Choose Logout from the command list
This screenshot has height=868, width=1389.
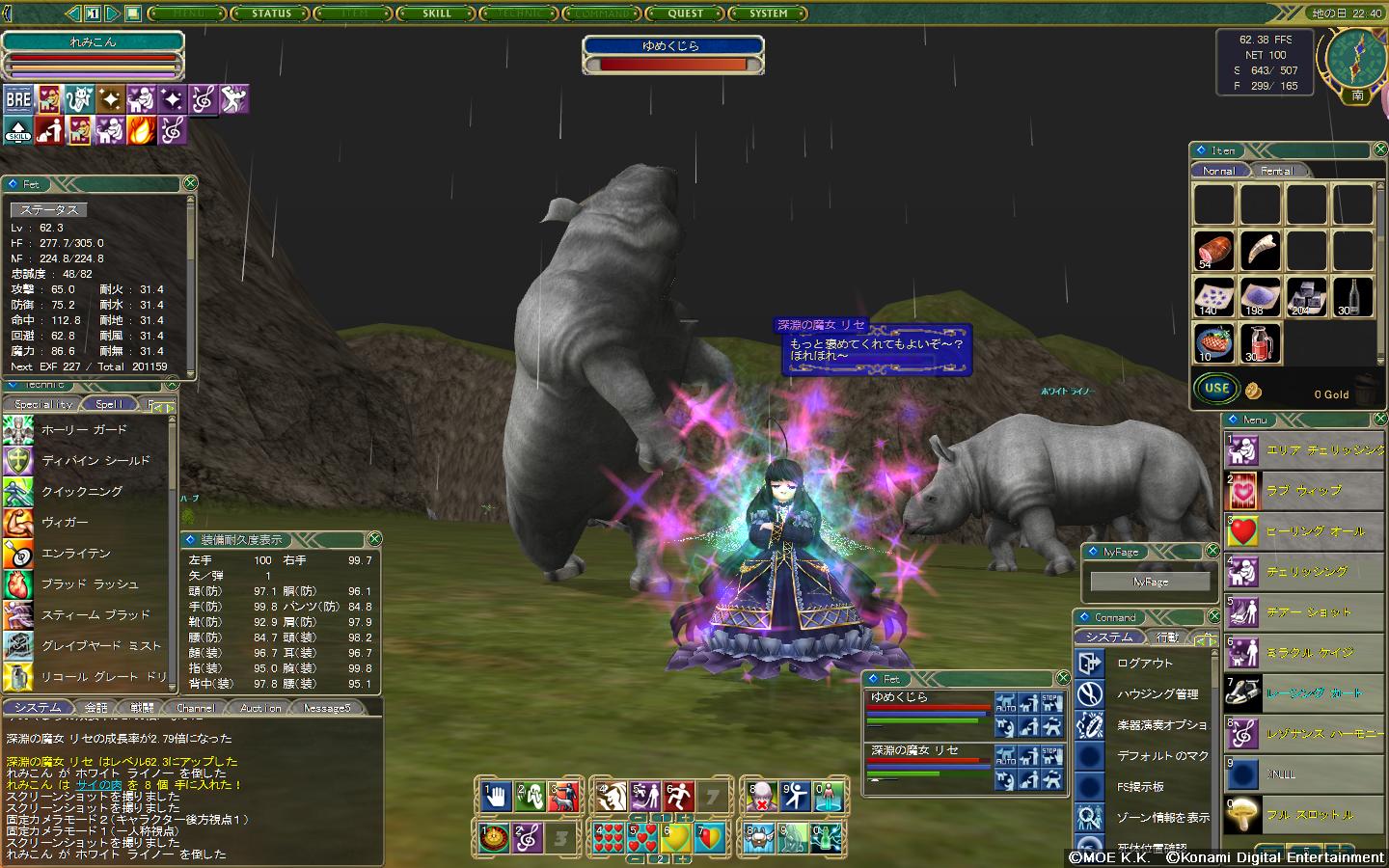click(x=1144, y=664)
